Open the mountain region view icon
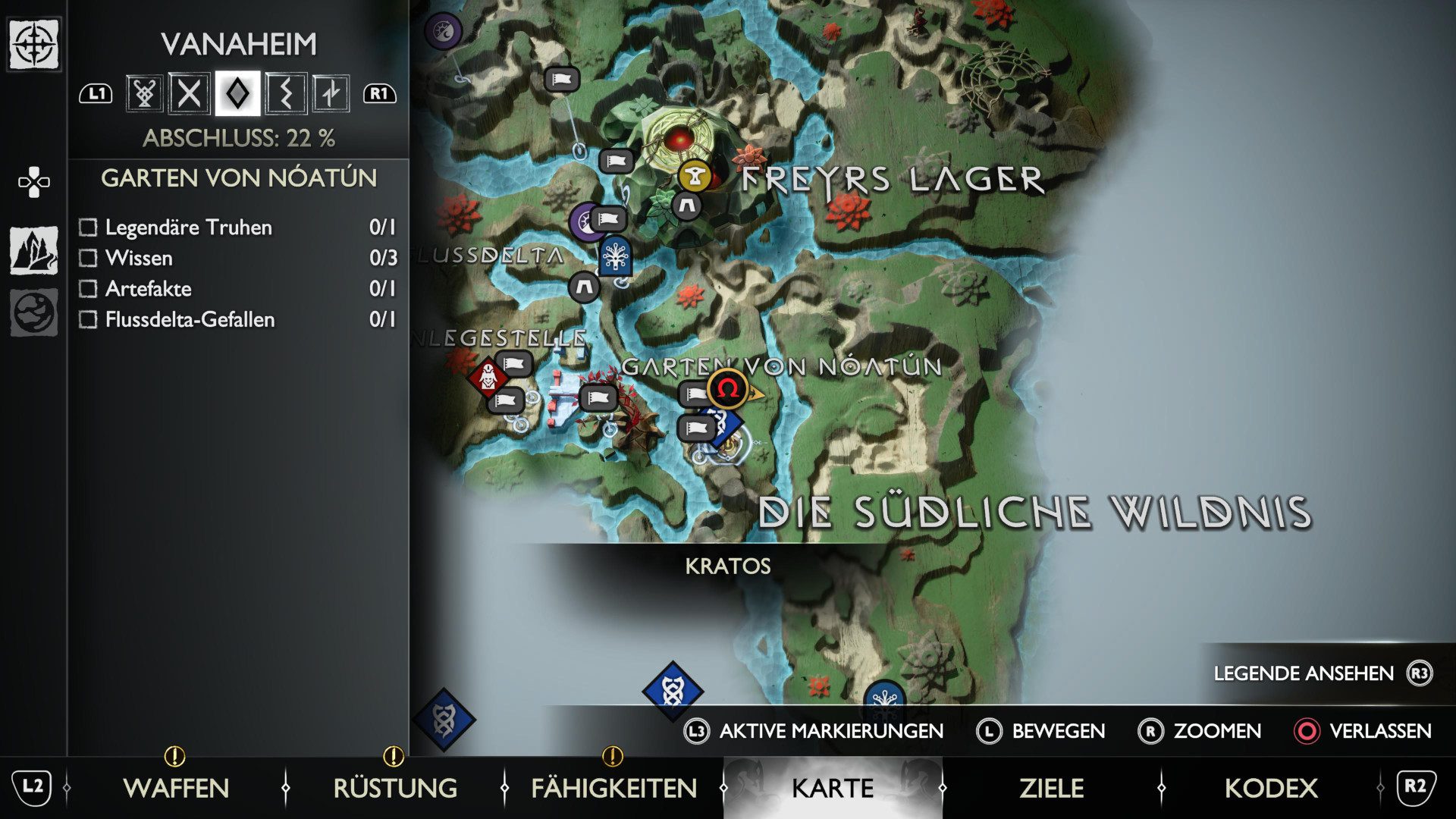Viewport: 1456px width, 819px height. [x=33, y=250]
